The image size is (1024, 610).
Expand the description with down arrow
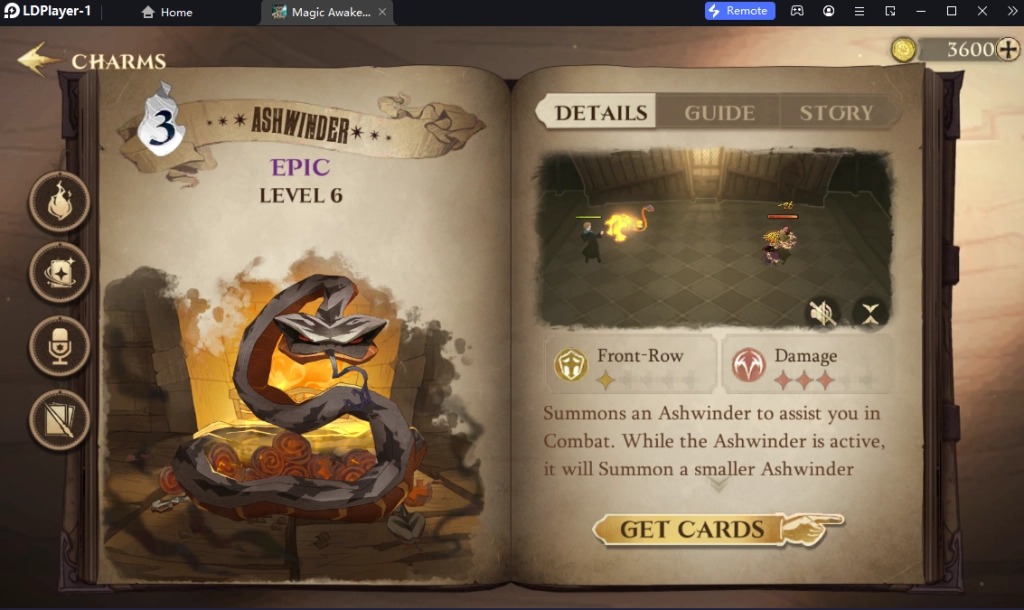(718, 484)
